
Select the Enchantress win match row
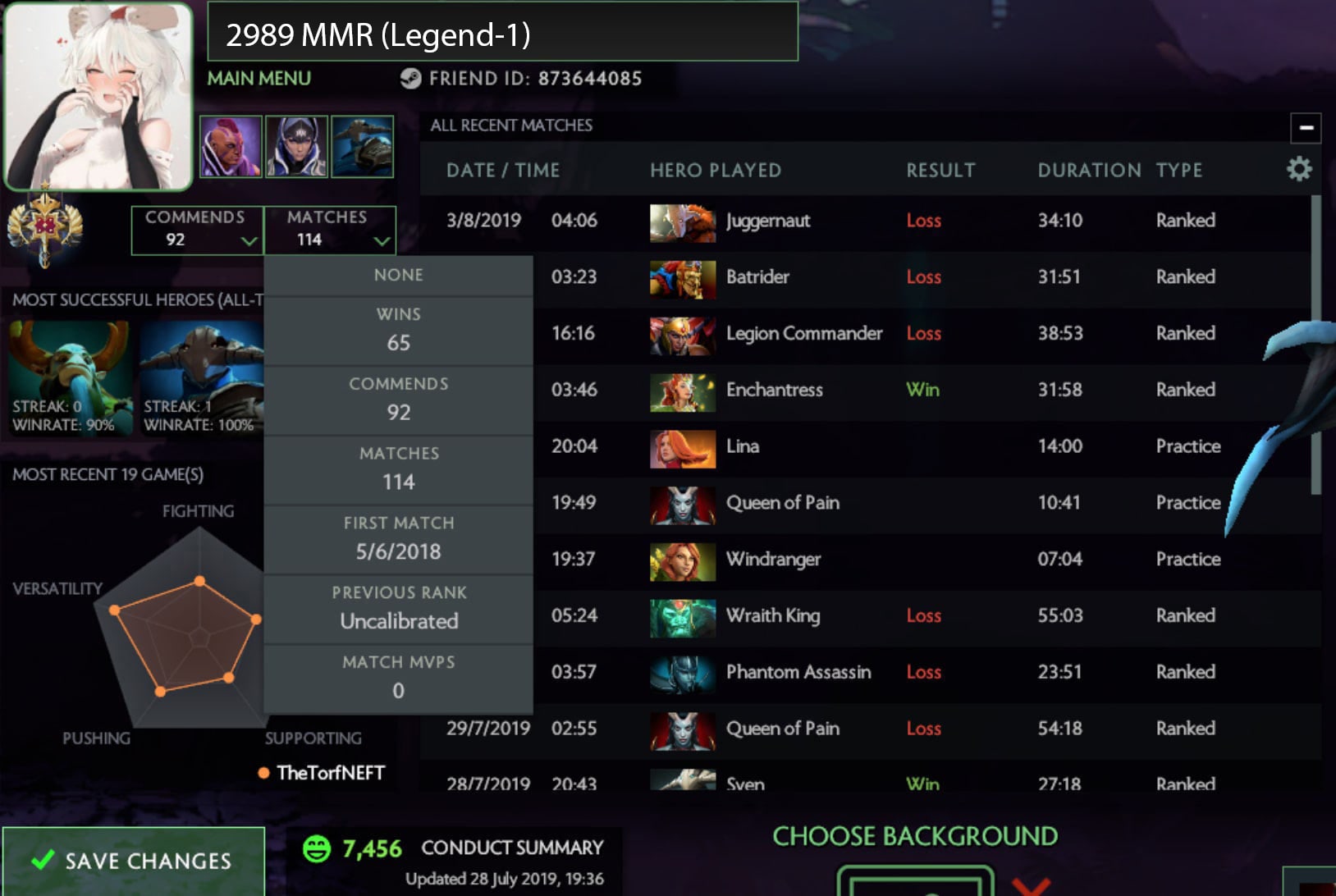(862, 390)
